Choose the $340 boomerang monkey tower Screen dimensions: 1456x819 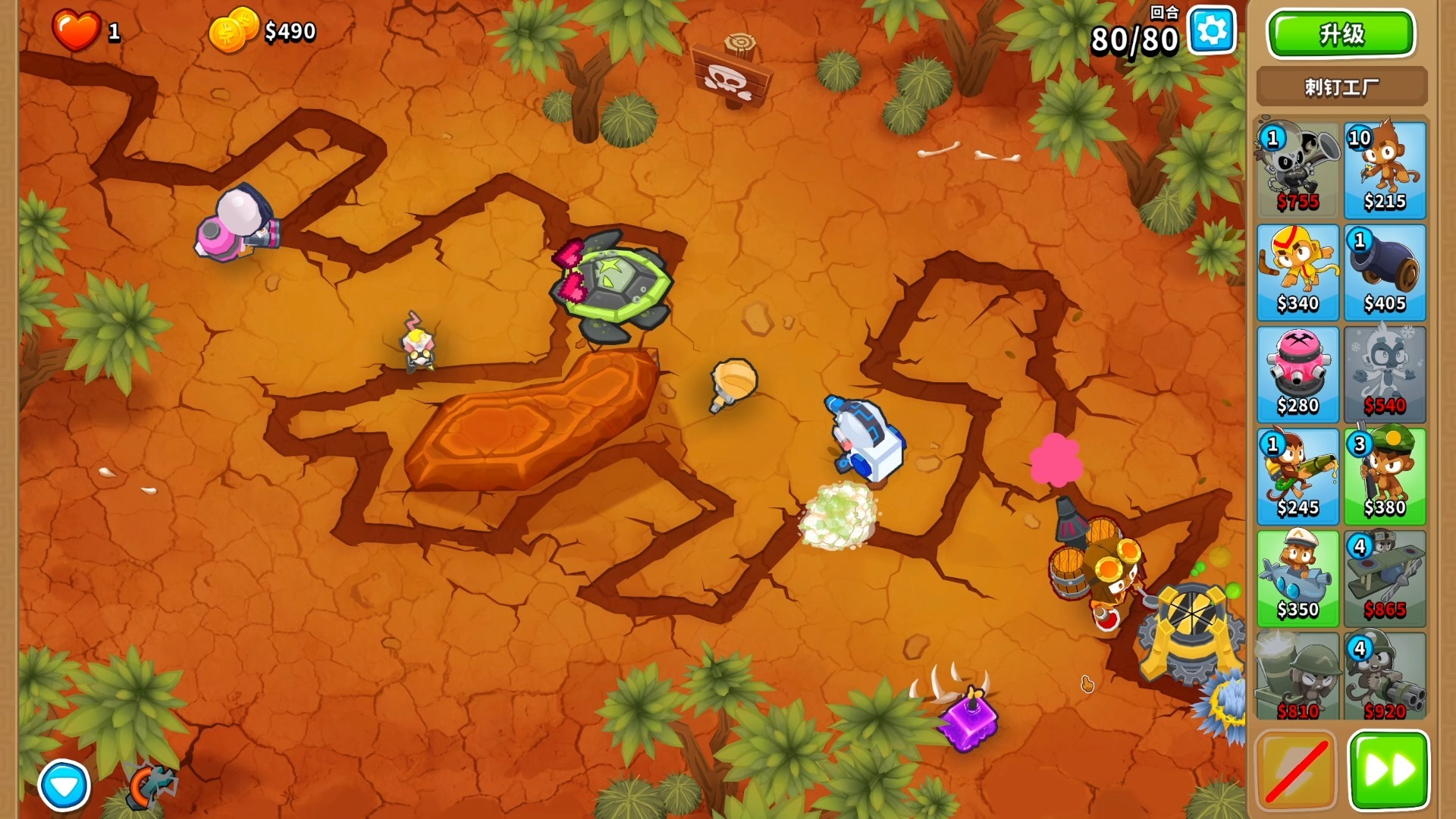(x=1298, y=272)
